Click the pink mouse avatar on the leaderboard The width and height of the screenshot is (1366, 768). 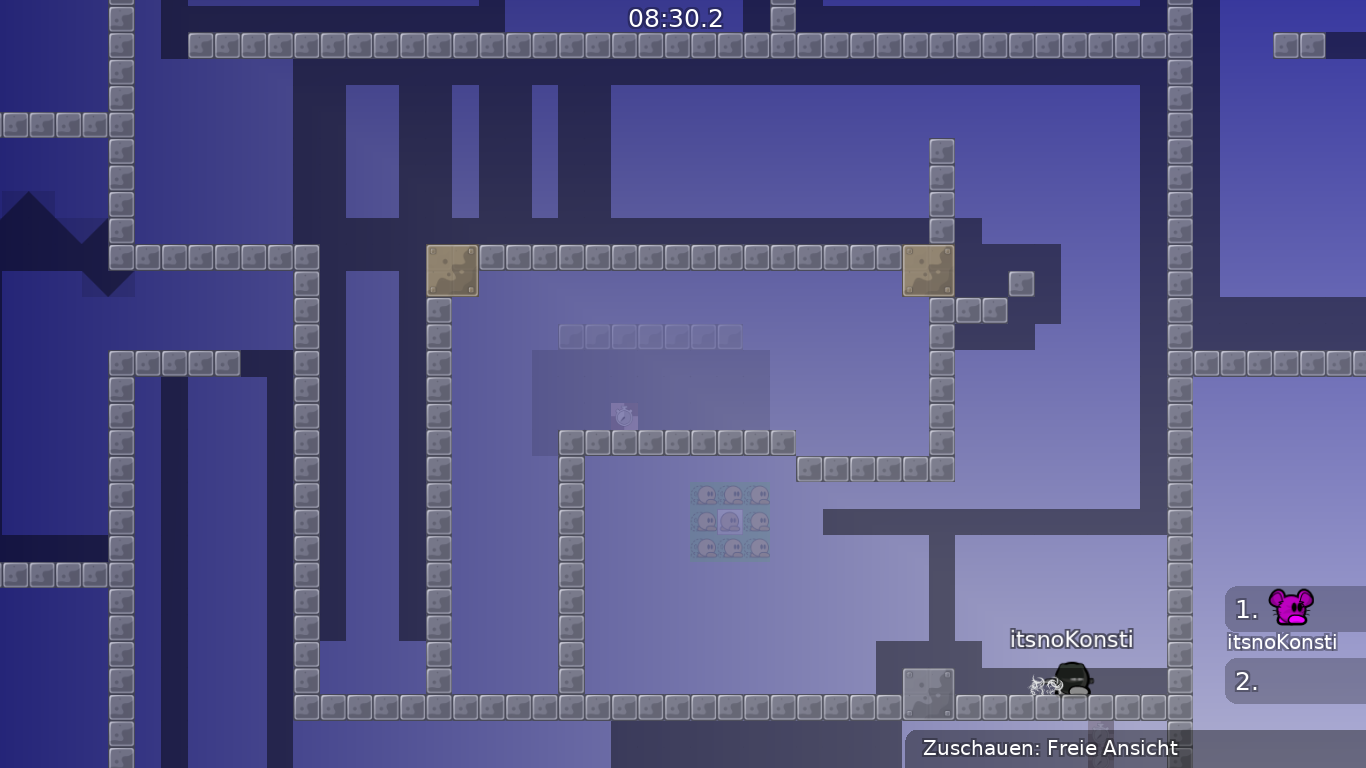(x=1291, y=606)
